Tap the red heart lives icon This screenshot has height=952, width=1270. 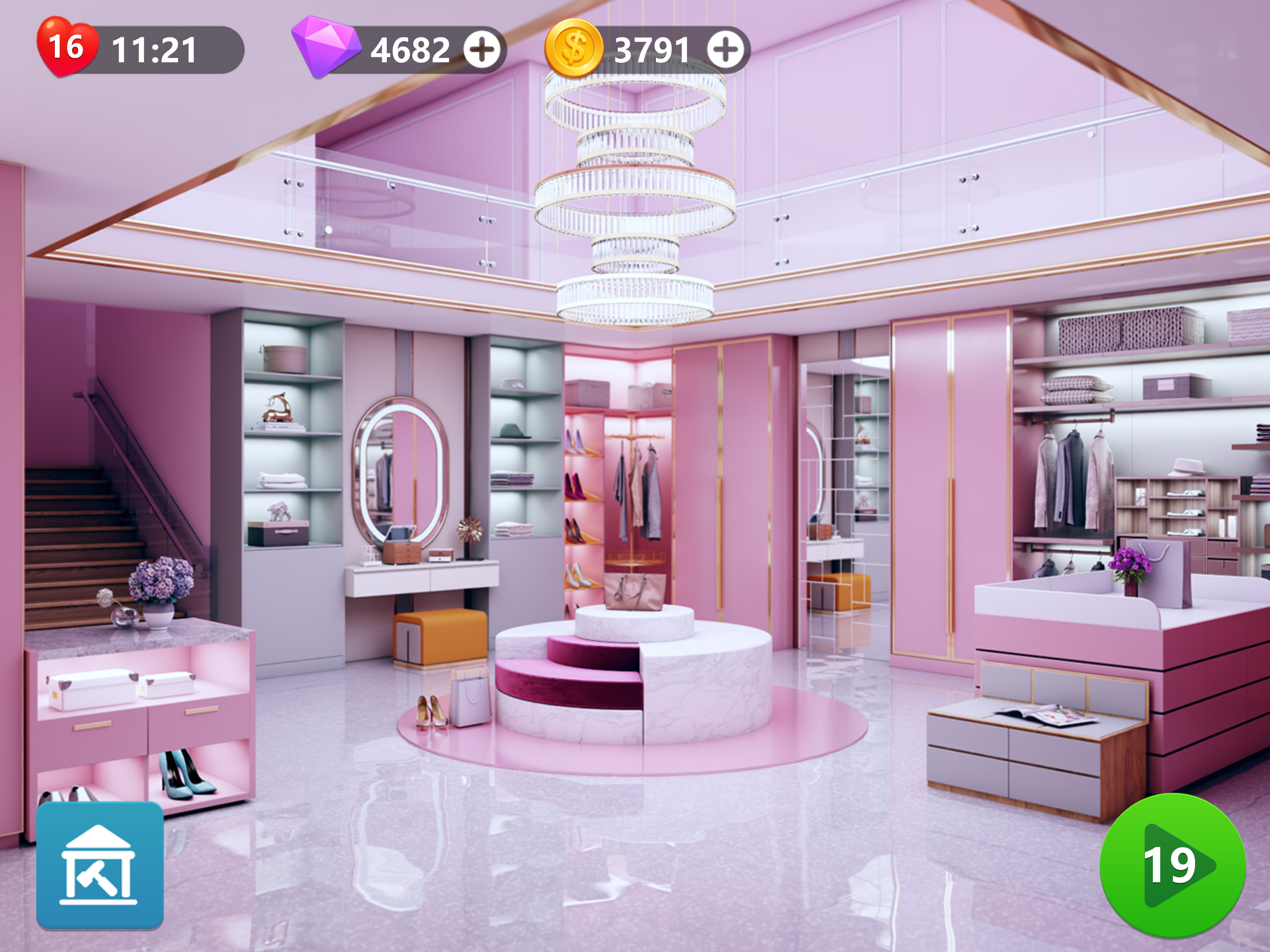click(x=66, y=47)
